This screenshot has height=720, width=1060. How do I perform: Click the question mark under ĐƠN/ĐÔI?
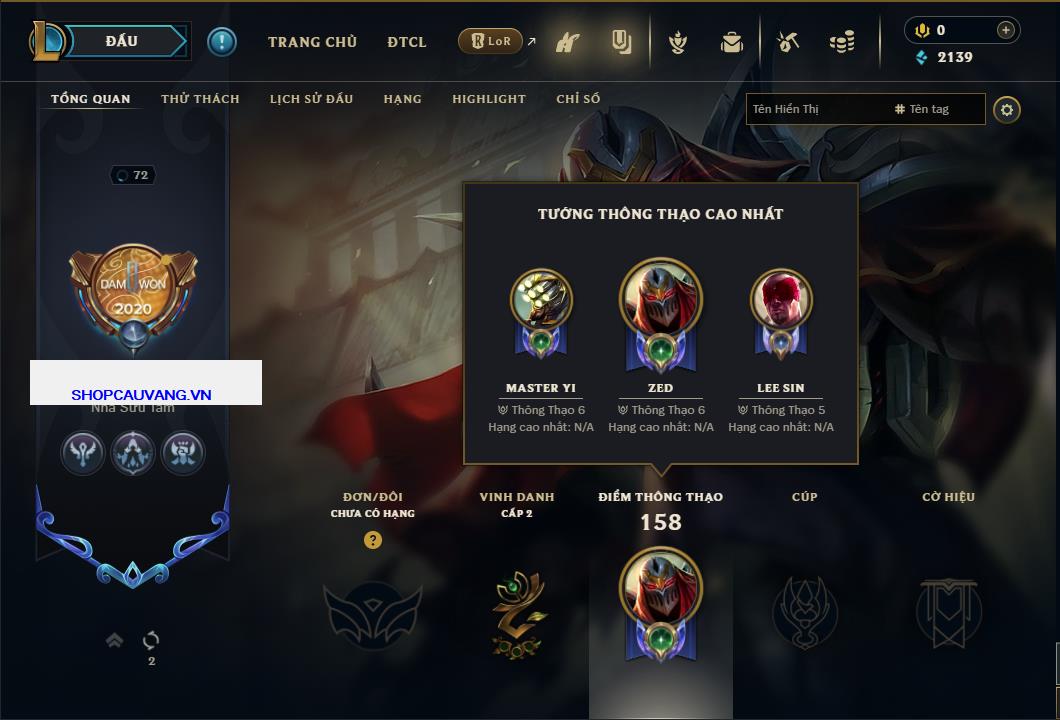(x=373, y=540)
